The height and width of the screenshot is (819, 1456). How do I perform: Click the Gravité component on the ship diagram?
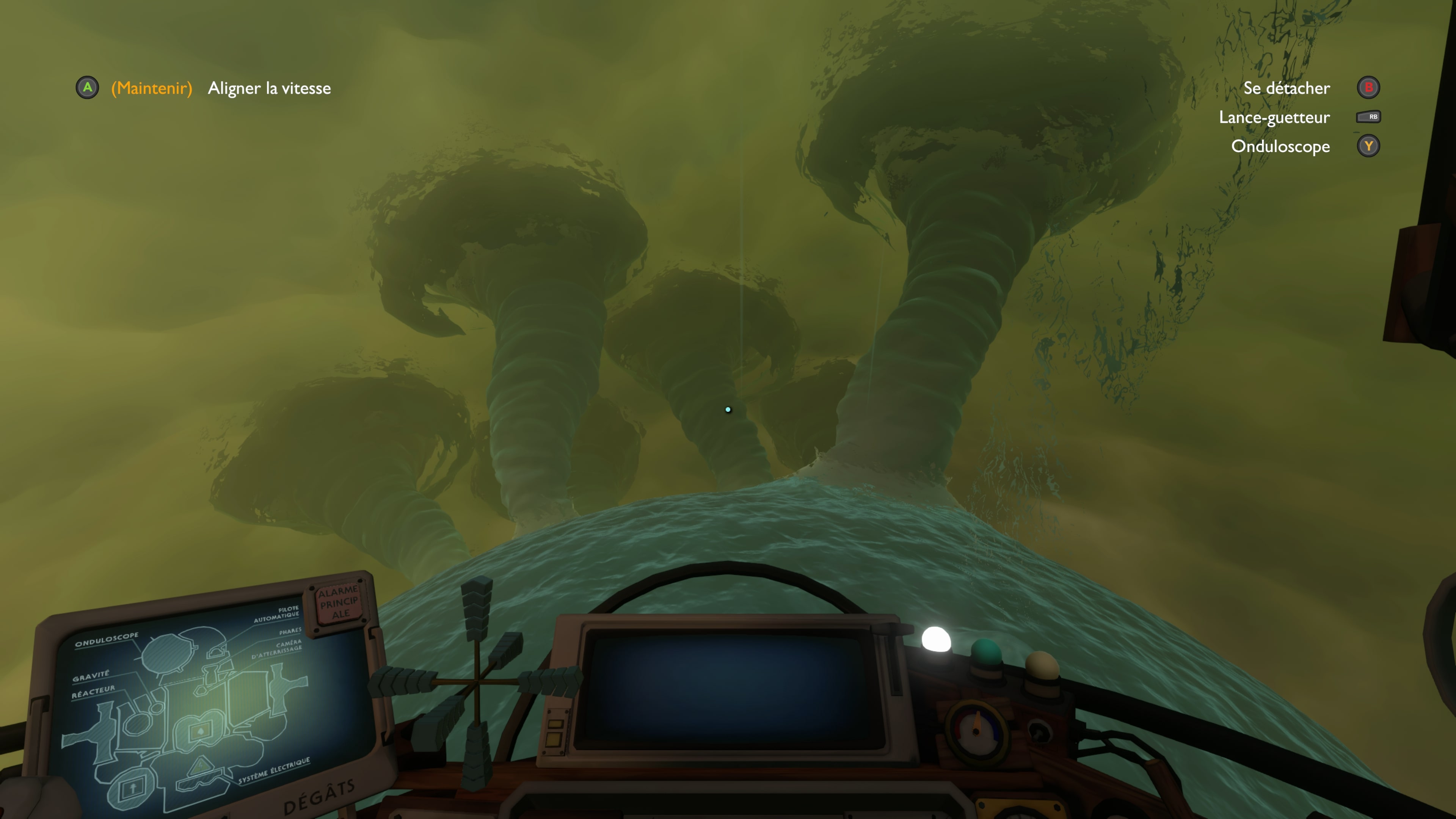click(91, 676)
